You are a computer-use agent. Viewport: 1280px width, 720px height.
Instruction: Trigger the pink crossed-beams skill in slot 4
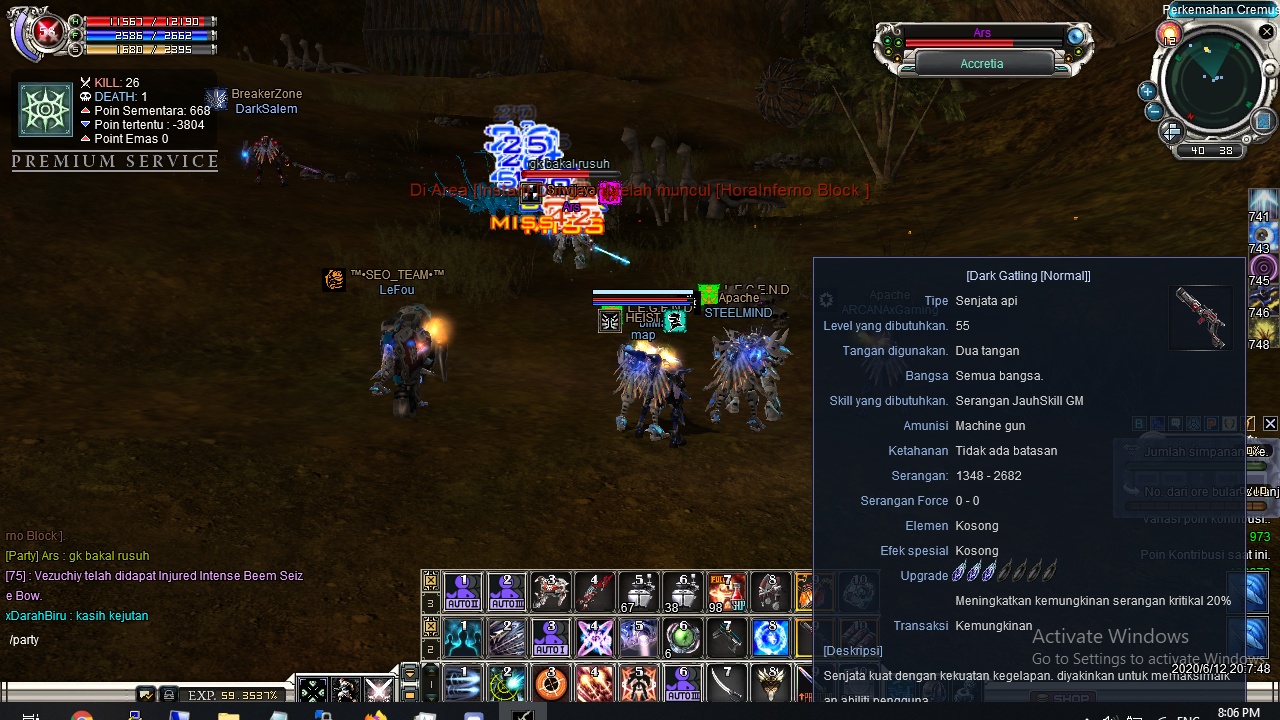[594, 637]
